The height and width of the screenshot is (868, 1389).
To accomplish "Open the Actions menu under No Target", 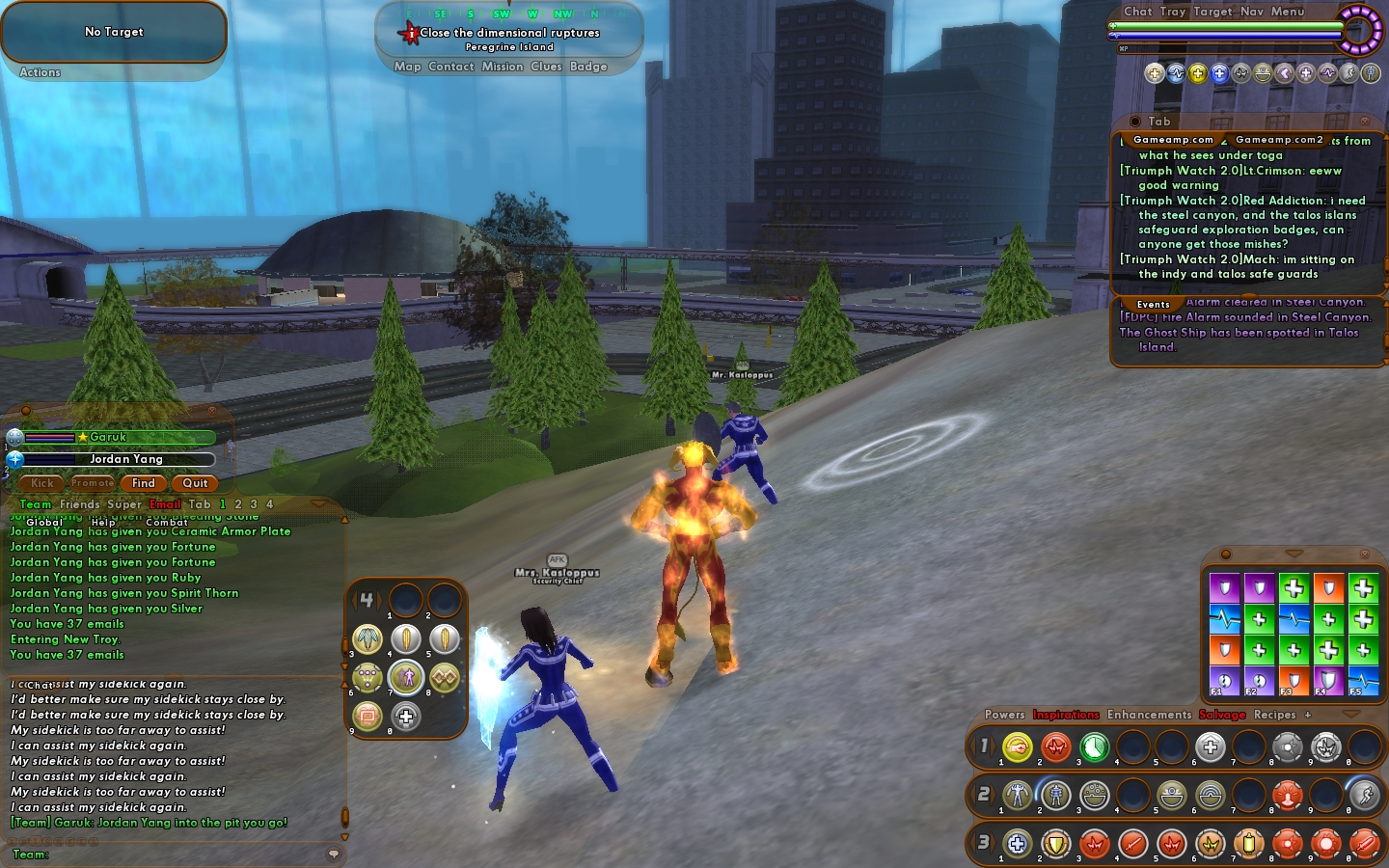I will coord(40,72).
